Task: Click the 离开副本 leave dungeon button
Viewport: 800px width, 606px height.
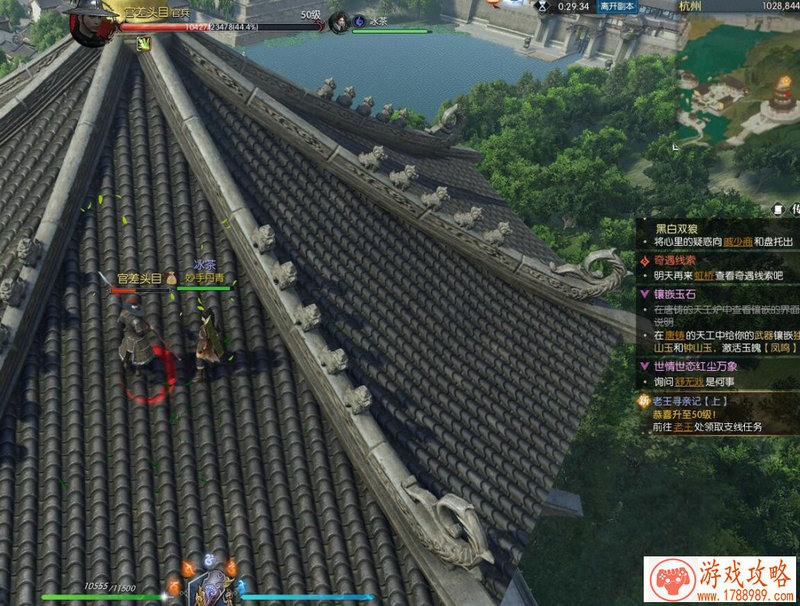Action: pyautogui.click(x=617, y=6)
